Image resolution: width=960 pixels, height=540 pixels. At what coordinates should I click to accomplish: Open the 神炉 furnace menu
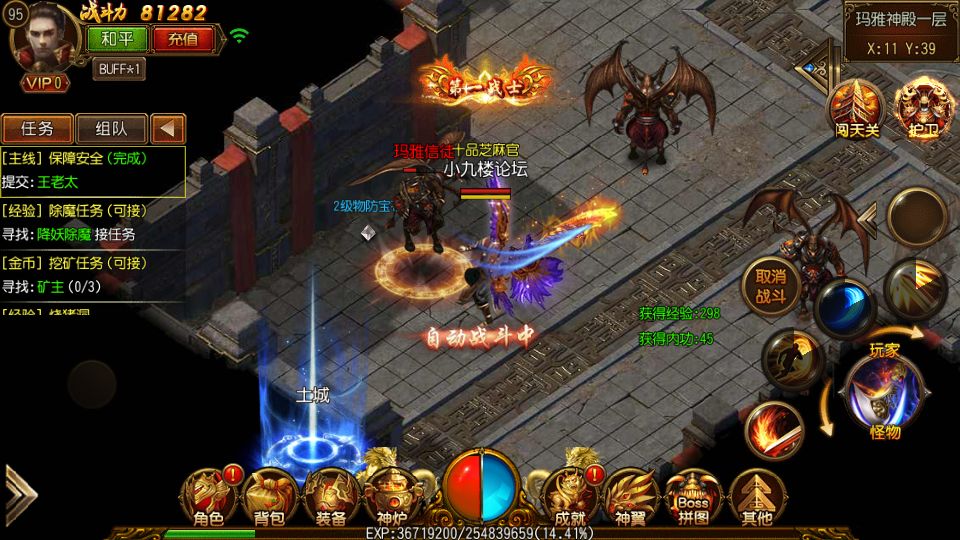coord(388,497)
